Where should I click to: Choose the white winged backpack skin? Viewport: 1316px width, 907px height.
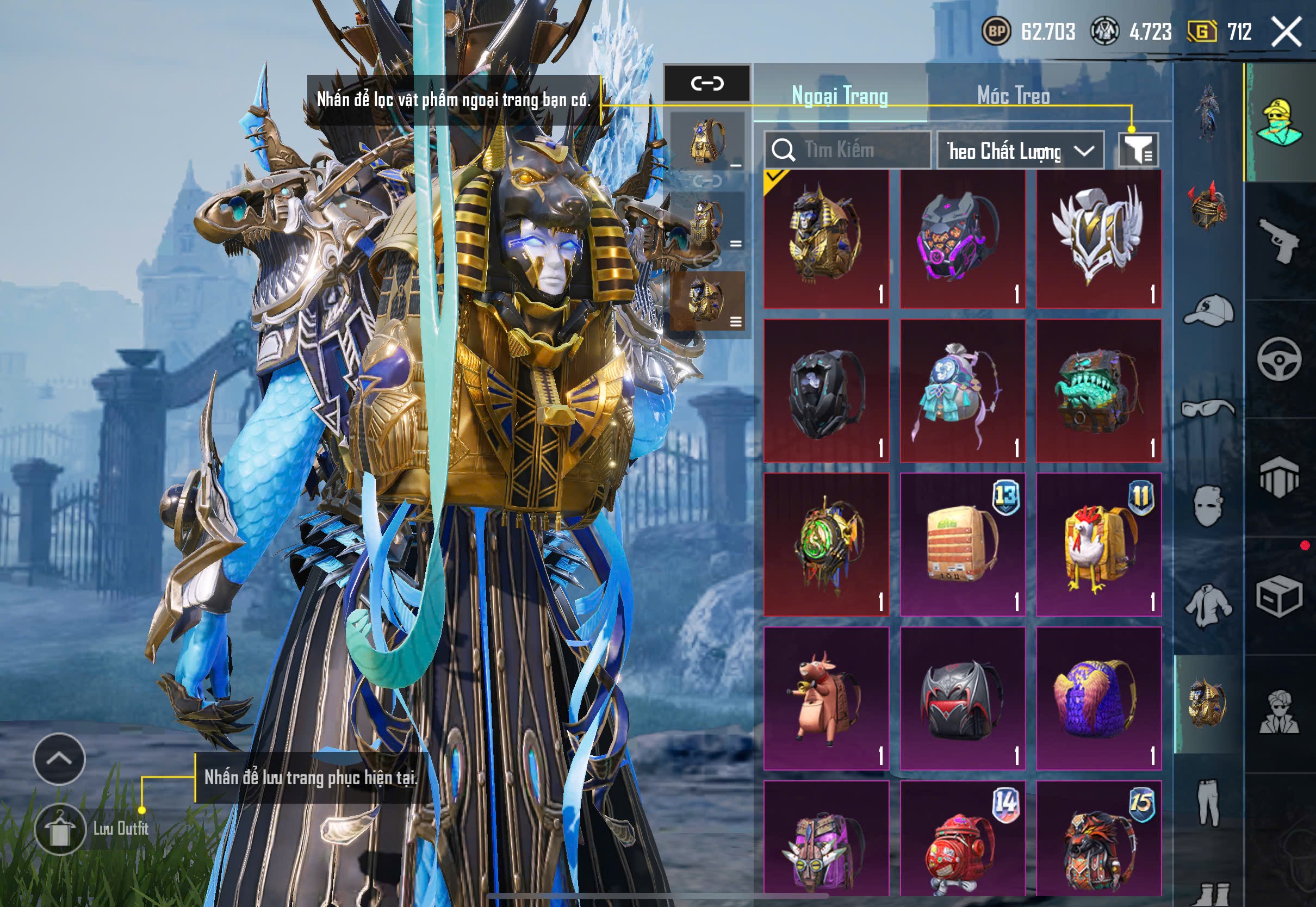[1098, 239]
